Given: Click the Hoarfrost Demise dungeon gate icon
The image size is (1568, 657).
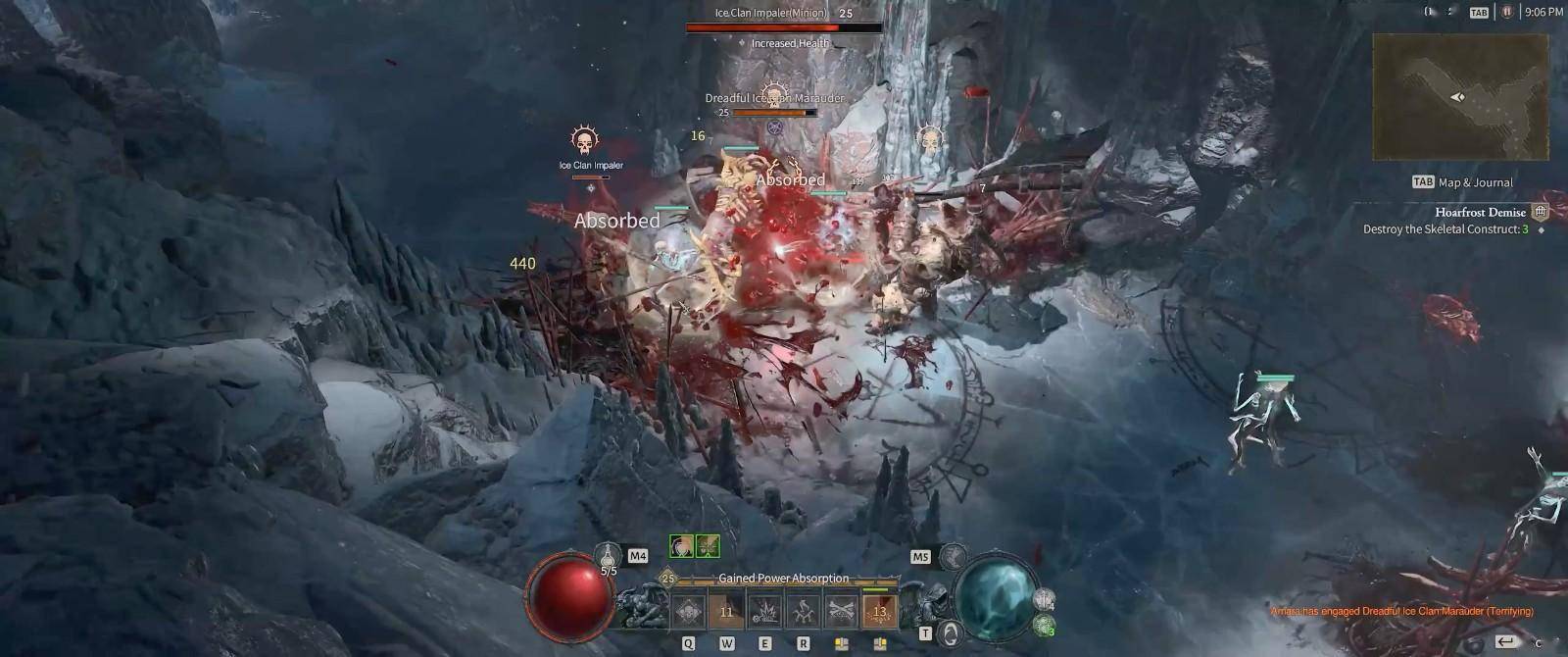Looking at the screenshot, I should [1541, 212].
